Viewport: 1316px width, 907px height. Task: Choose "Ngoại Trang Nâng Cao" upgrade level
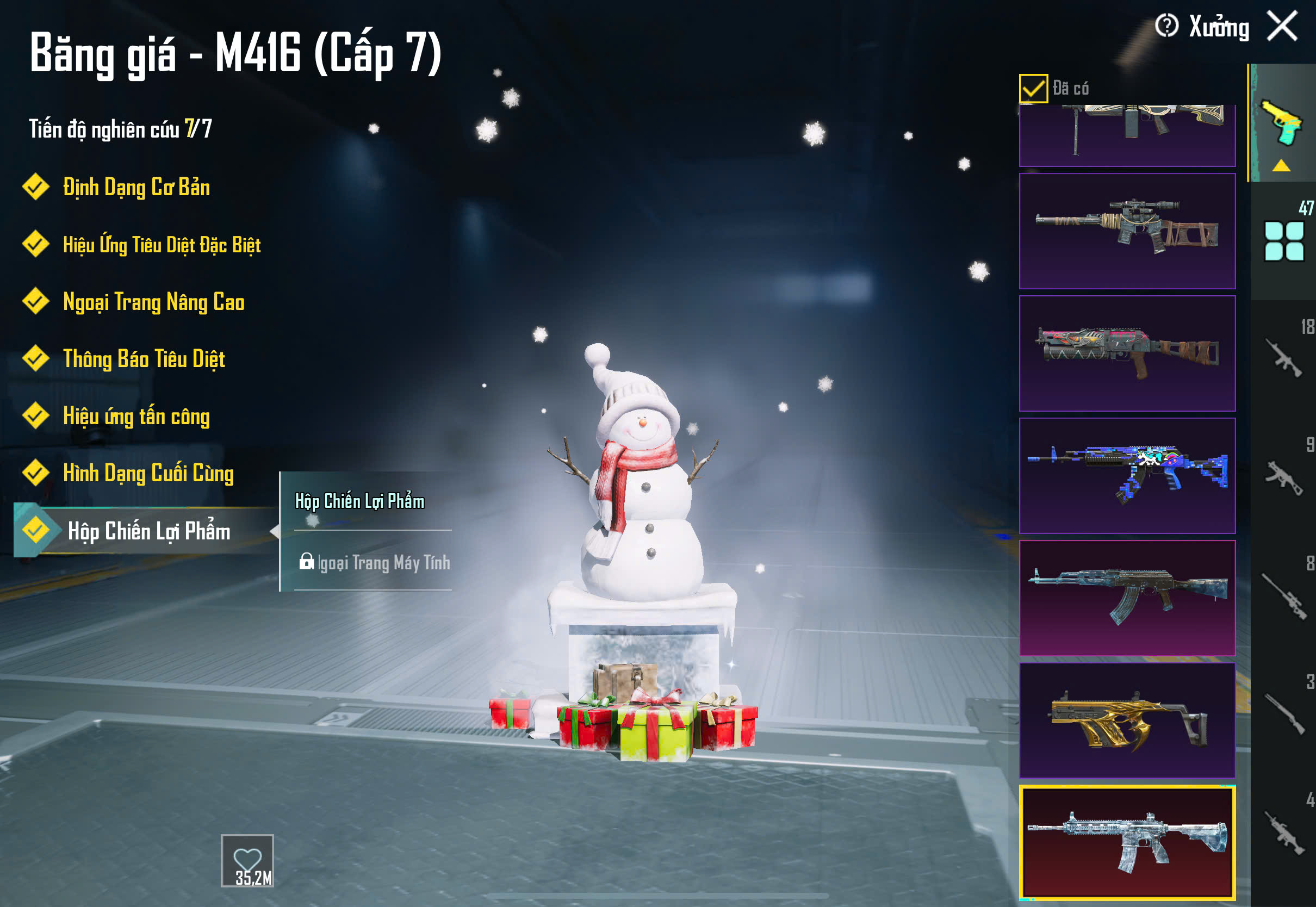click(153, 302)
